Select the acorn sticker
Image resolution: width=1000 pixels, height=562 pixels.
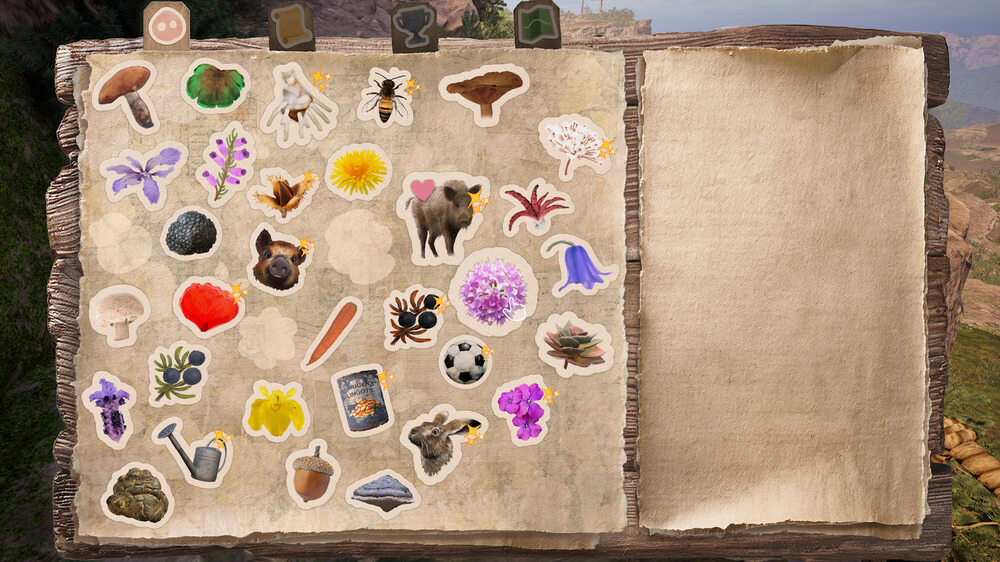(x=312, y=474)
